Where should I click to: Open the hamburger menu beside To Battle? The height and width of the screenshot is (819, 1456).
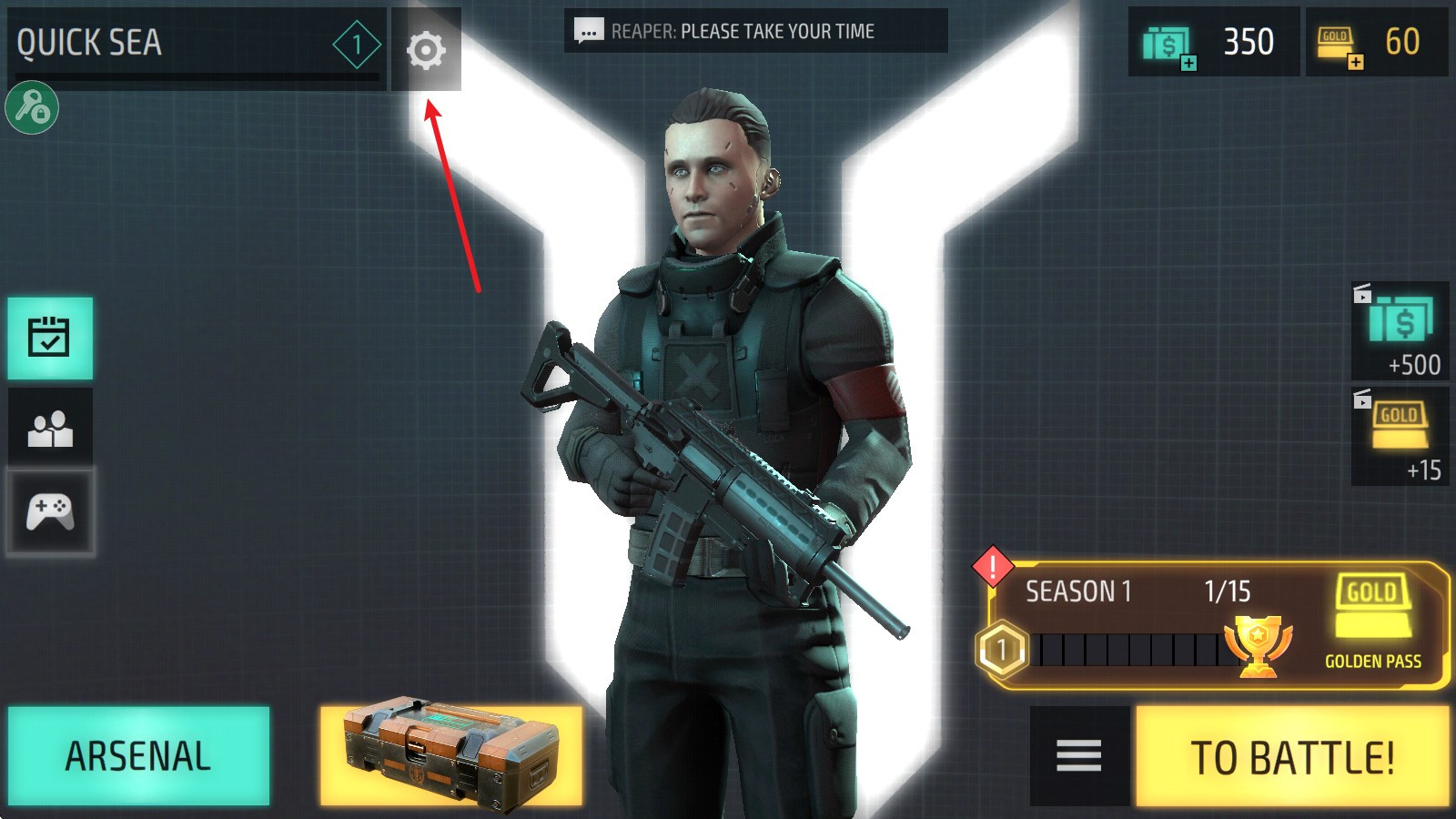click(x=1079, y=756)
